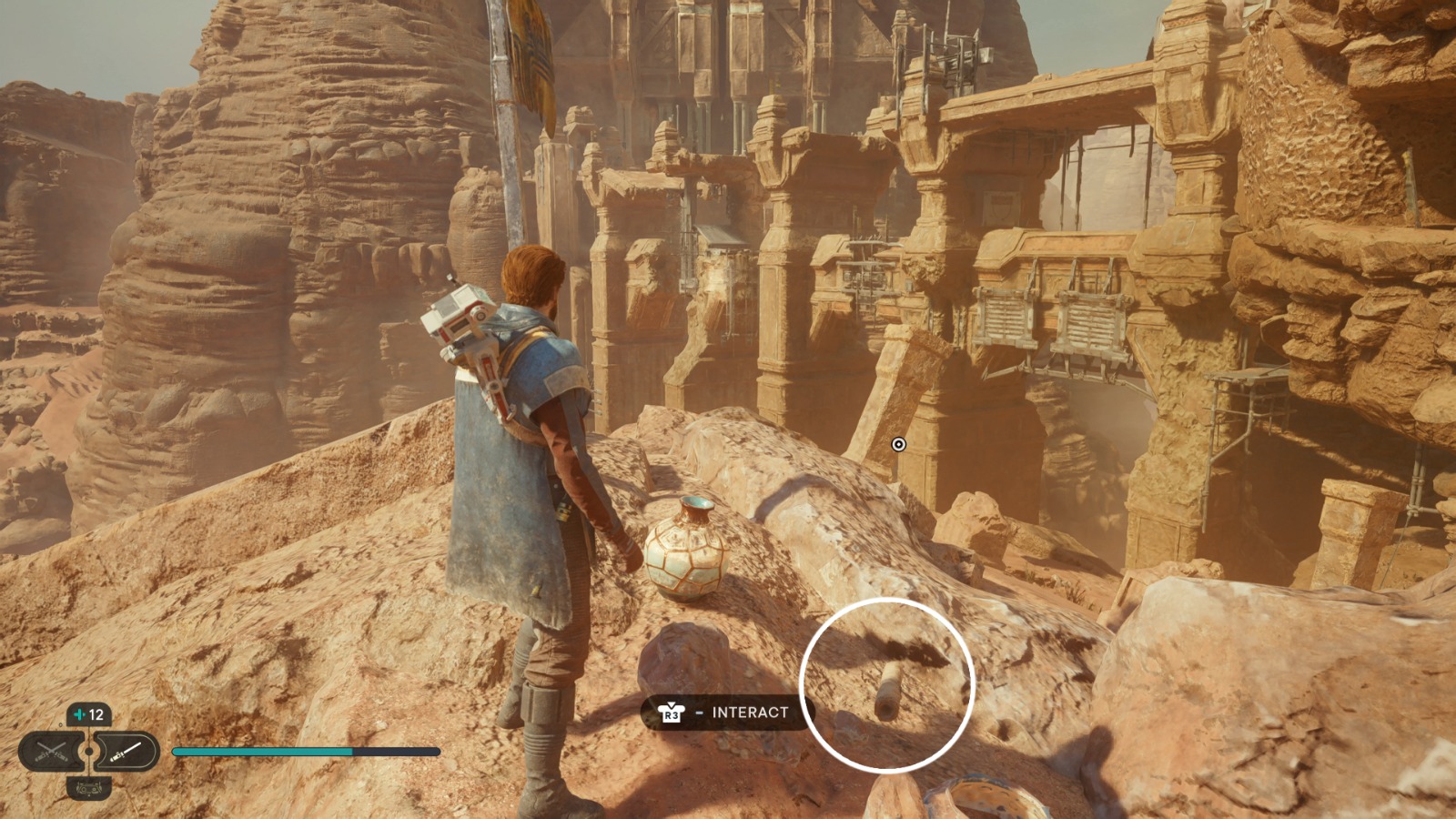Click the teal stim plus icon
The height and width of the screenshot is (819, 1456).
click(80, 713)
